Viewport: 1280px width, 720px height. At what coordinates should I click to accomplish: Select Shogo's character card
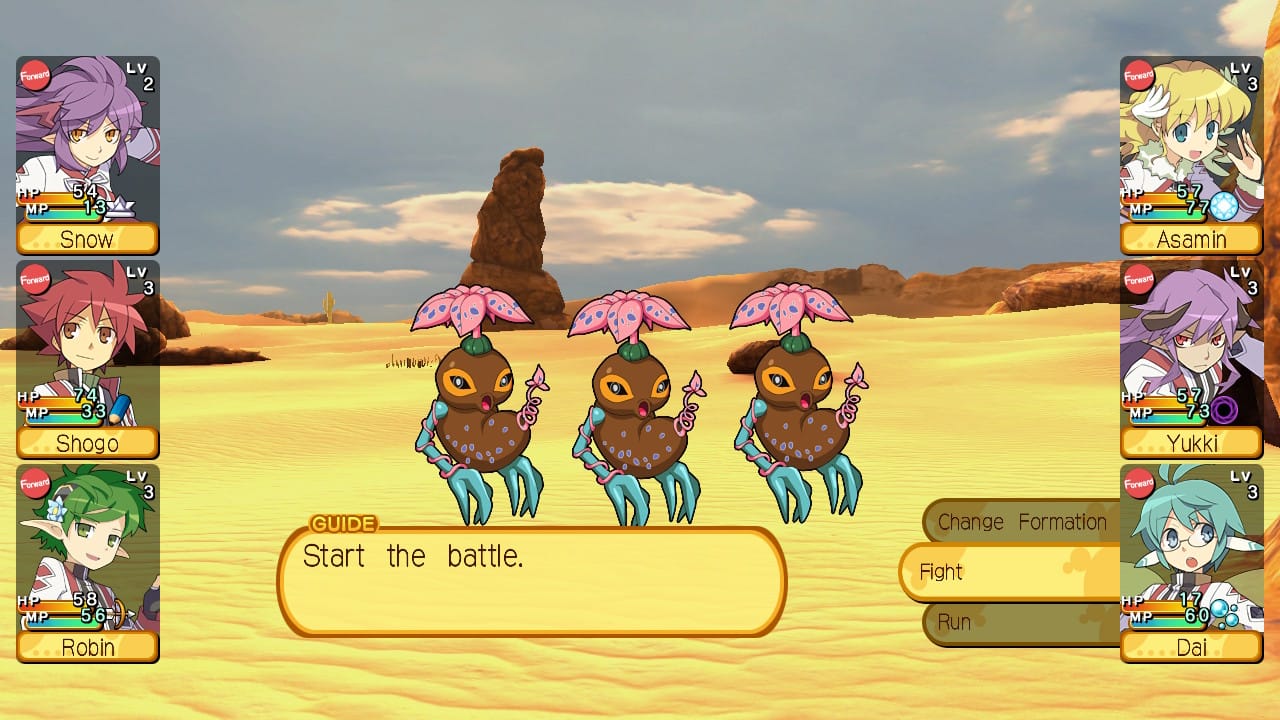tap(88, 359)
